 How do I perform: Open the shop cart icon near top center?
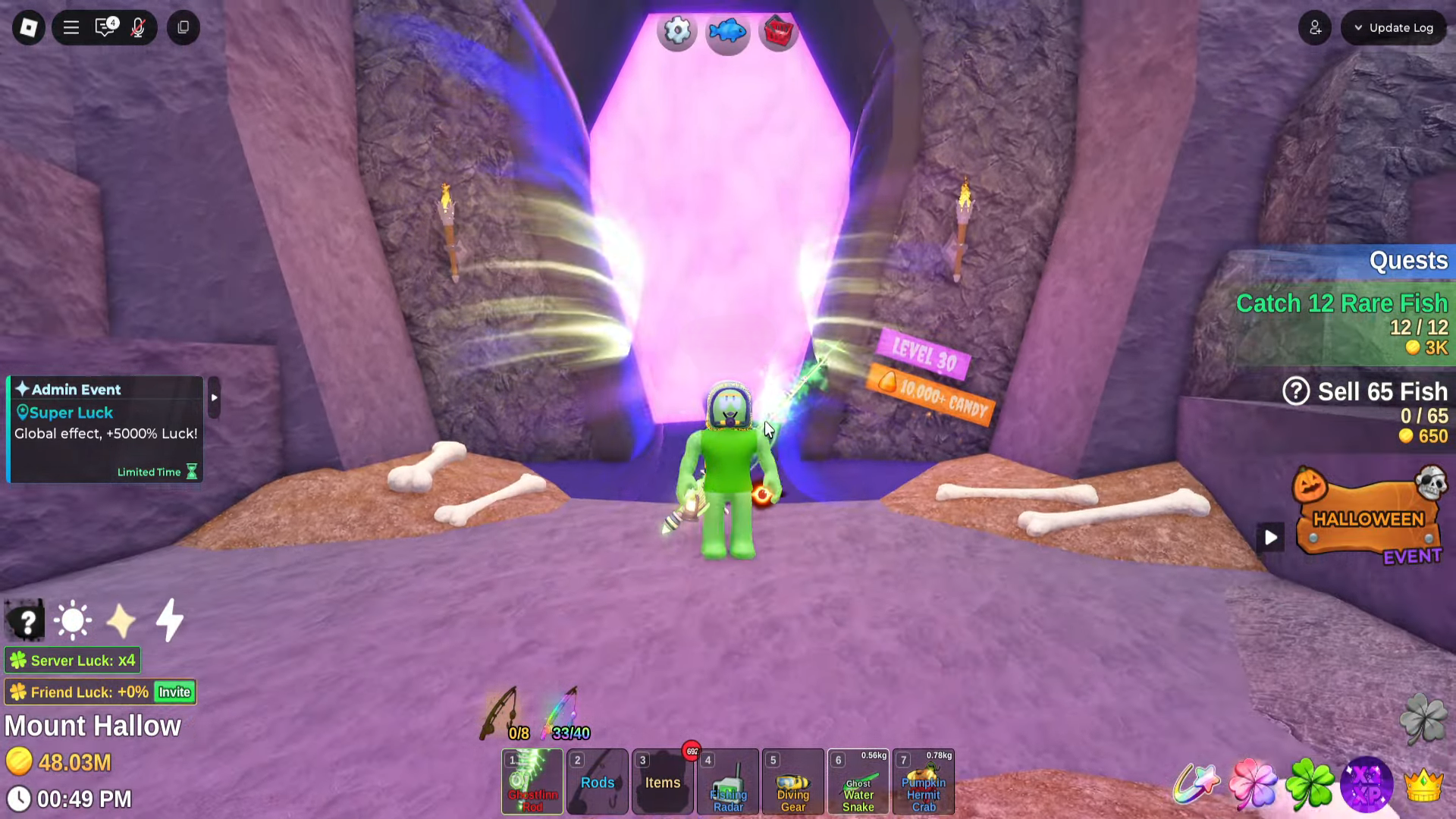(x=778, y=31)
